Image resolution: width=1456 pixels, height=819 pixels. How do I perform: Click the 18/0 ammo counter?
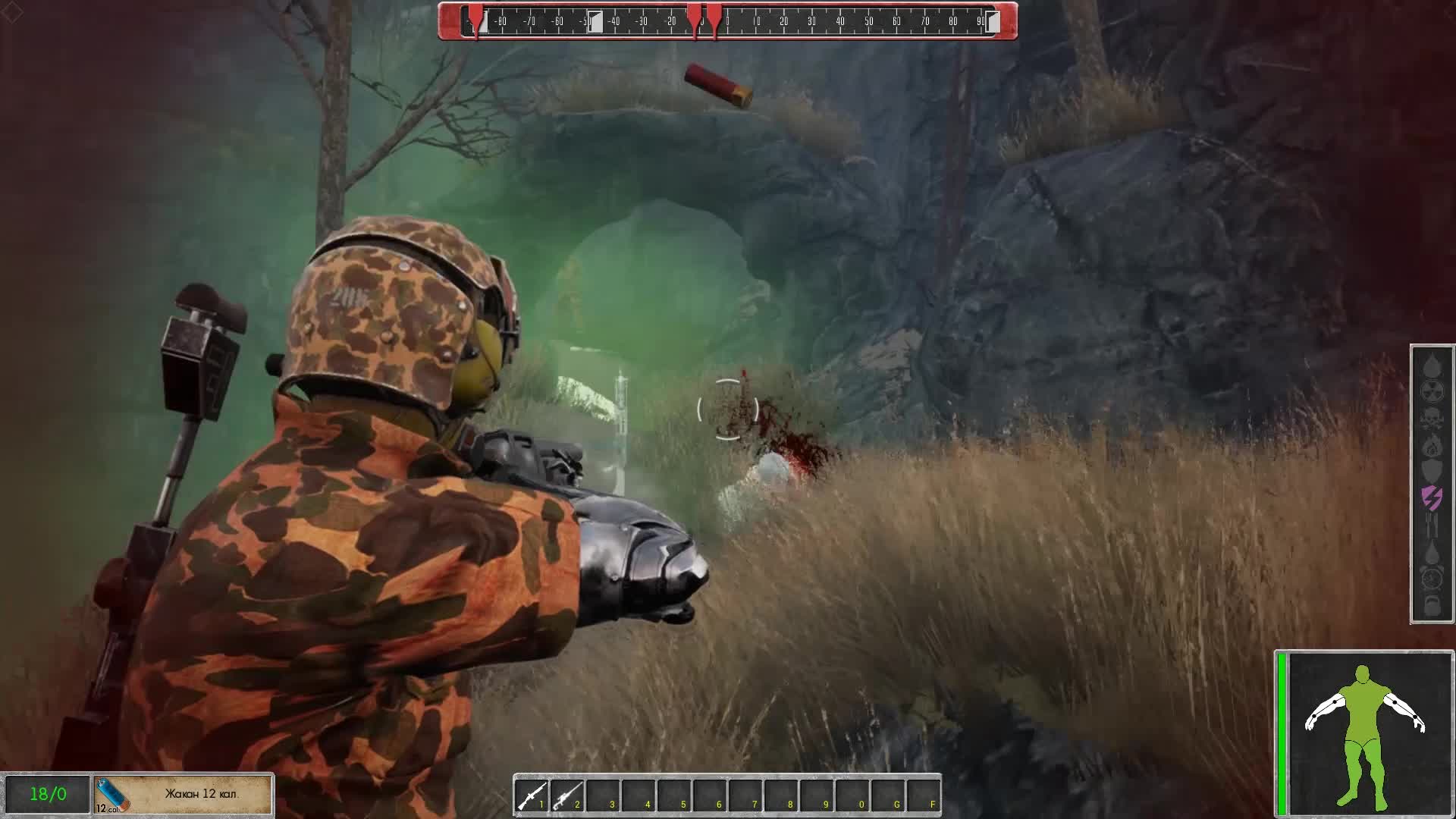coord(45,793)
